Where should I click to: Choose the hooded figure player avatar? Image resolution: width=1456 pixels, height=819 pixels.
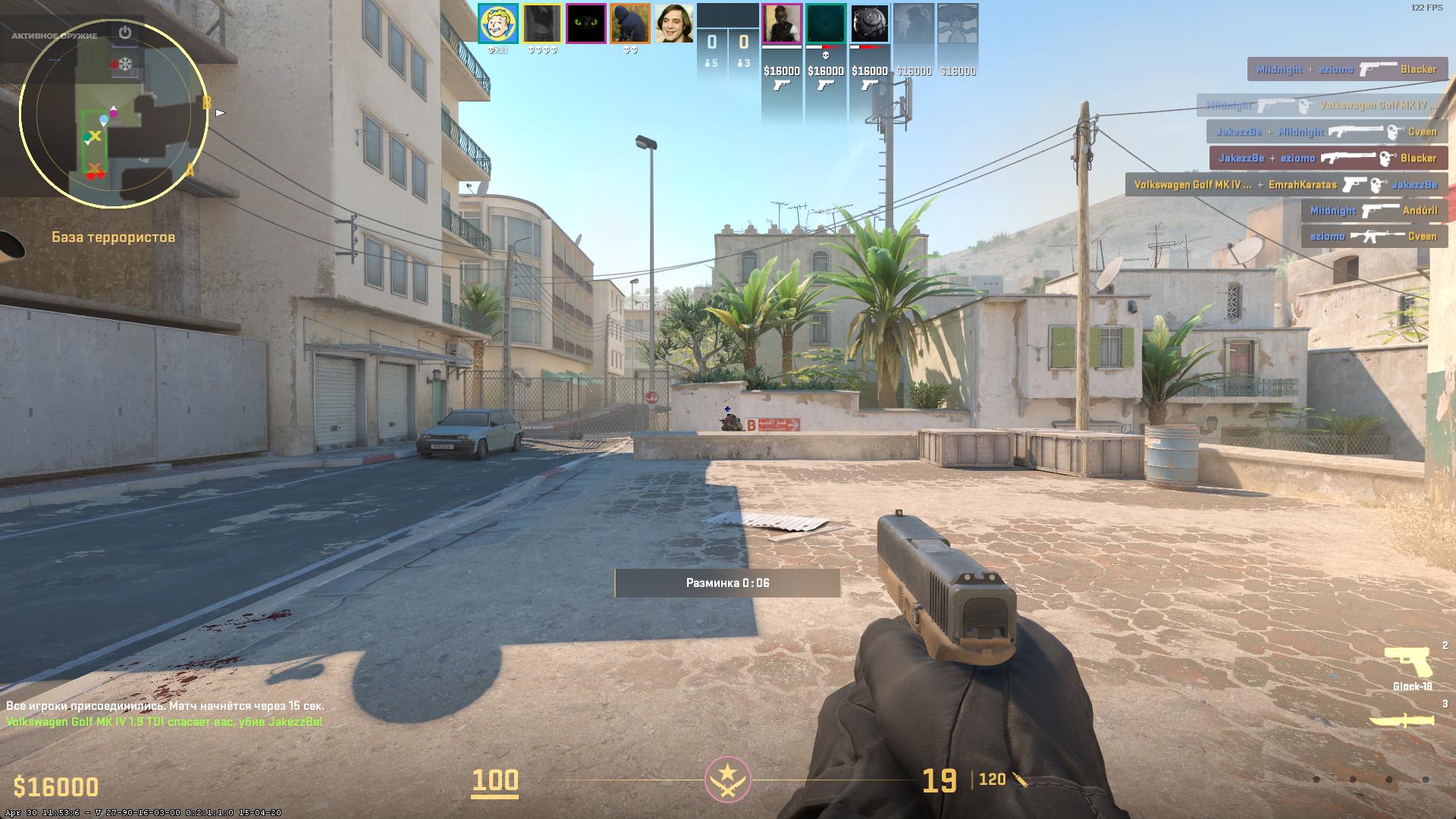630,24
